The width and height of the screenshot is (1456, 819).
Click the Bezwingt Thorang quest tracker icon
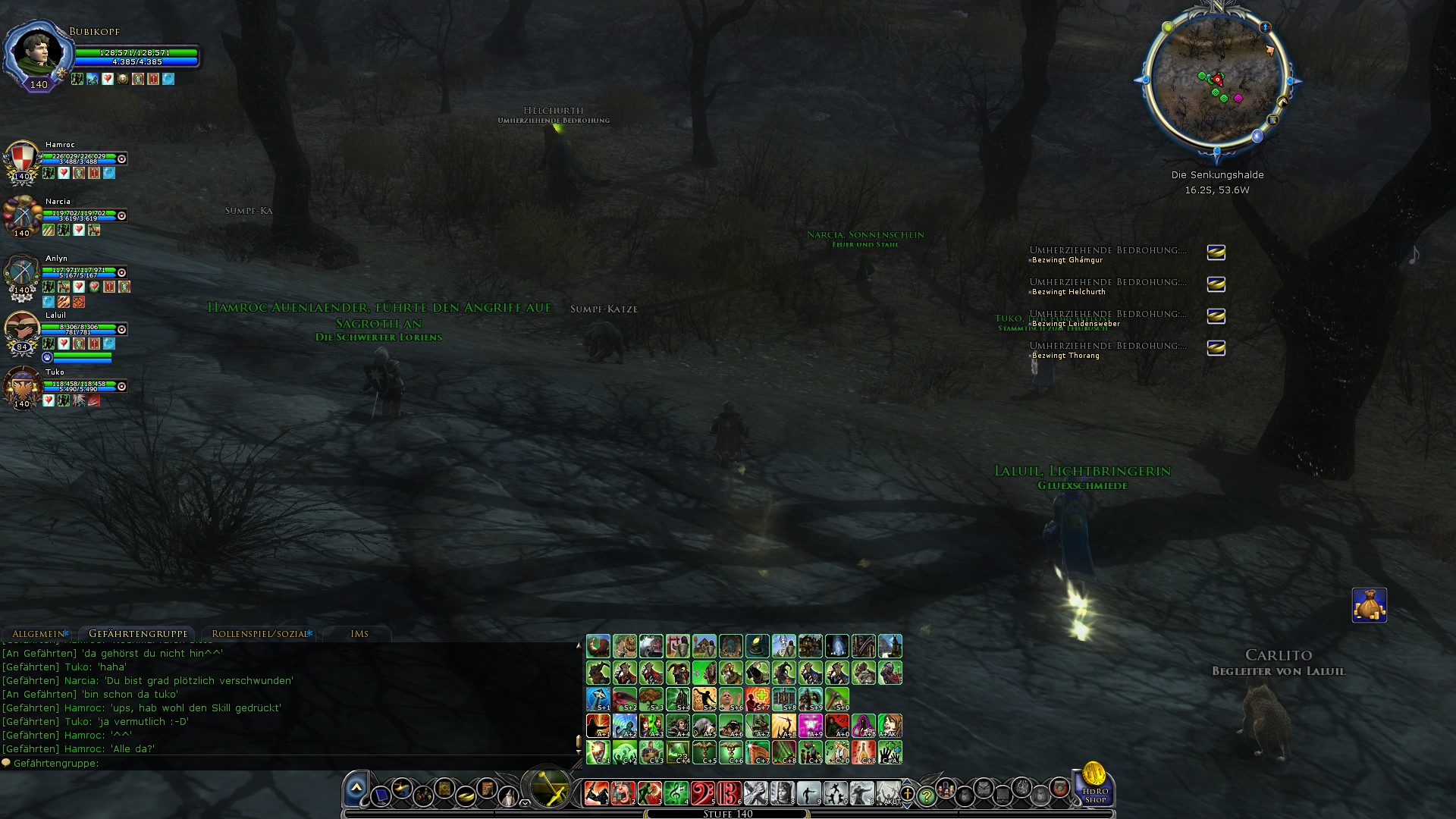click(1216, 348)
